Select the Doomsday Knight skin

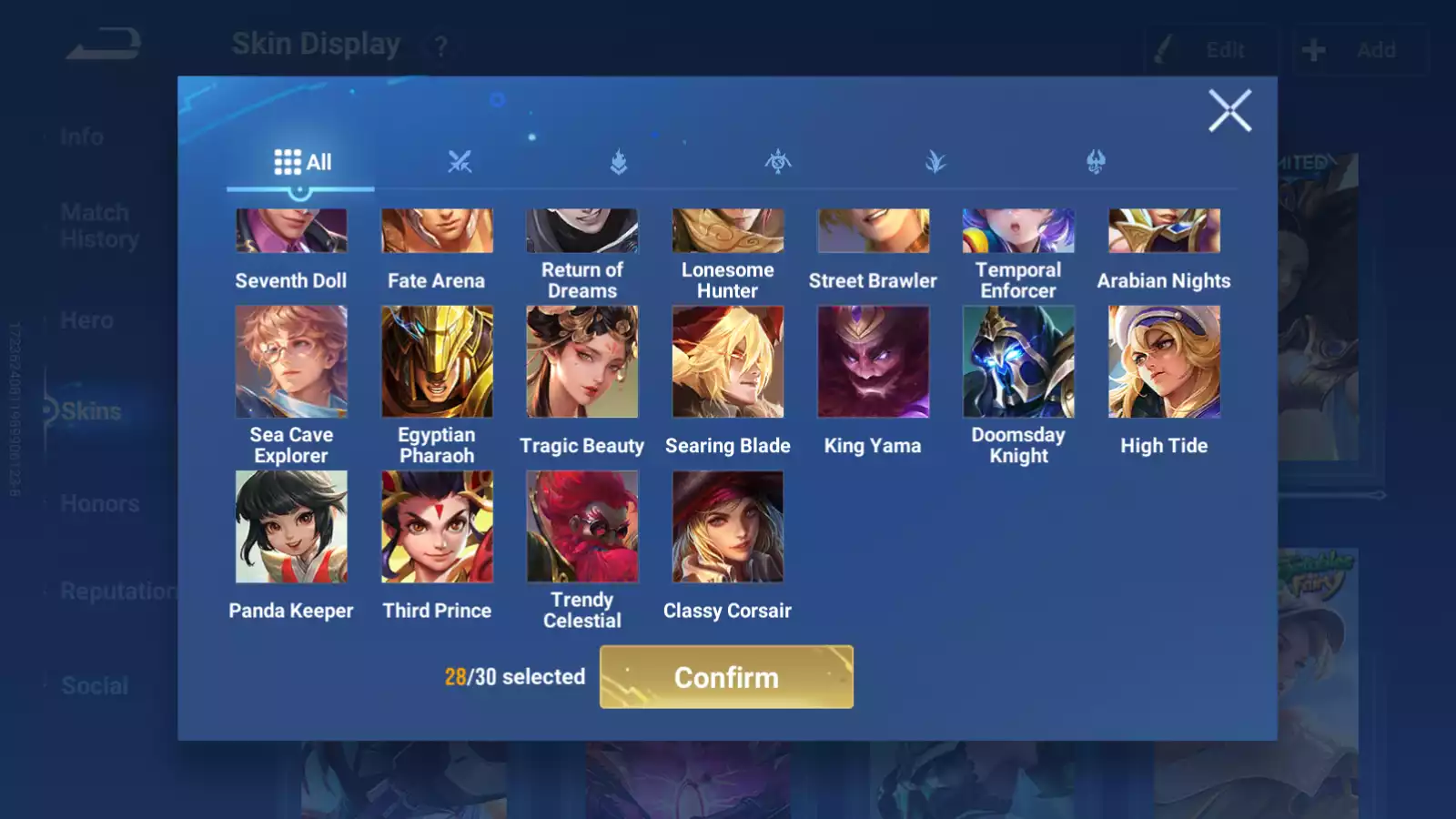(x=1018, y=362)
